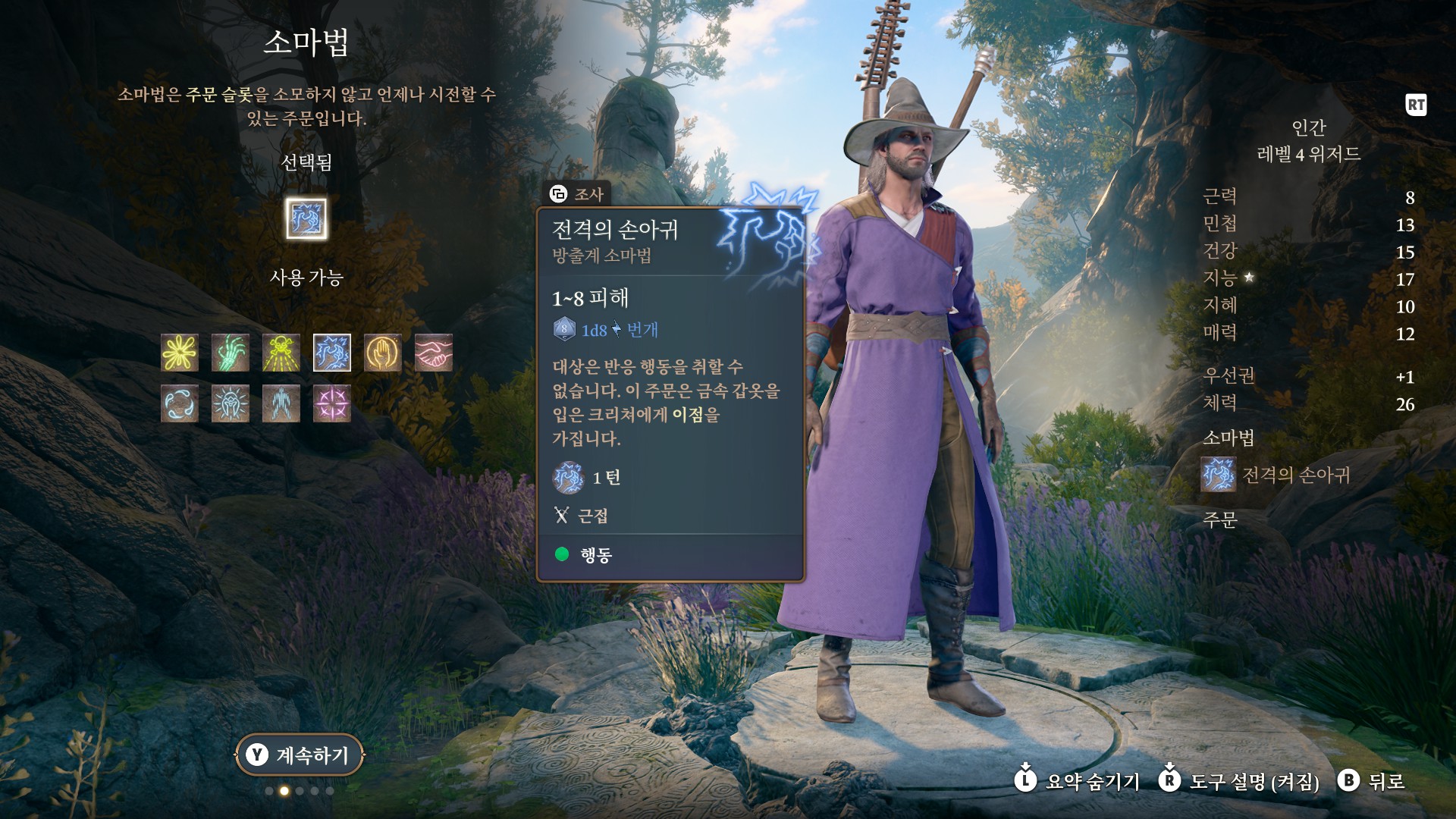Select the yellow flower burst cantrip
1456x819 pixels.
point(180,353)
